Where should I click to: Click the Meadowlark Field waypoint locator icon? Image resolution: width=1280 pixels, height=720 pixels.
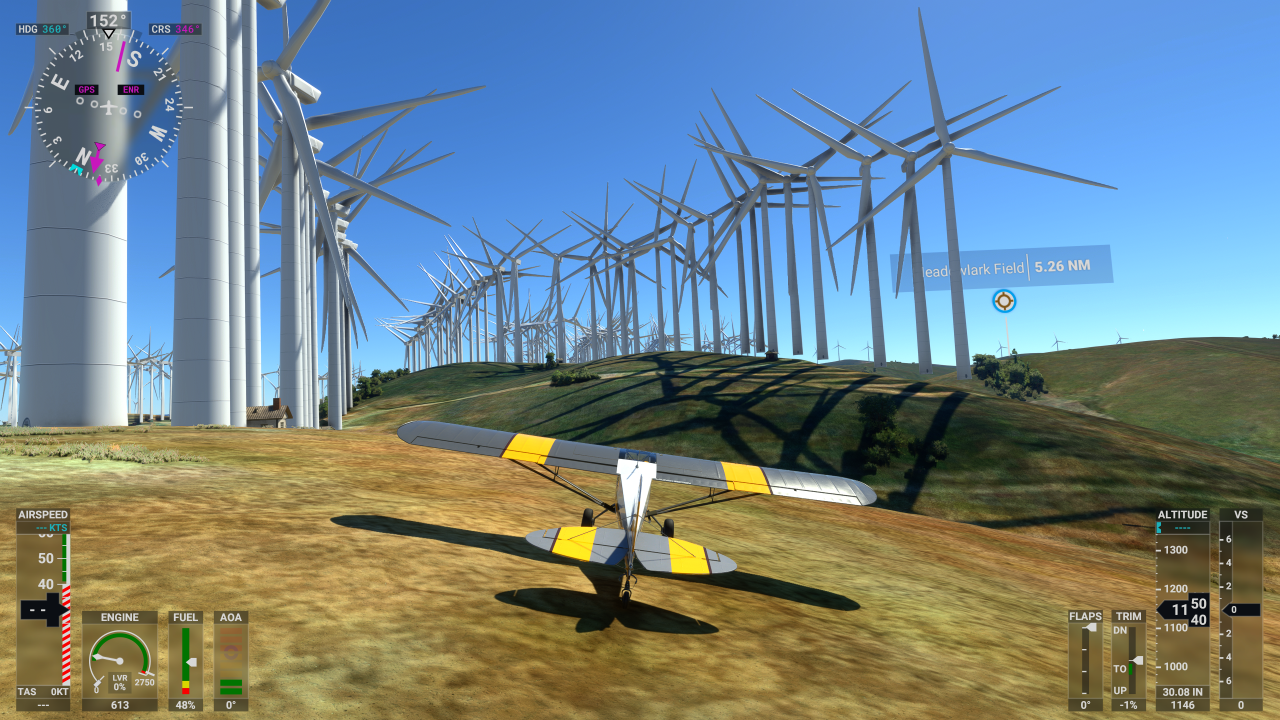coord(1003,301)
